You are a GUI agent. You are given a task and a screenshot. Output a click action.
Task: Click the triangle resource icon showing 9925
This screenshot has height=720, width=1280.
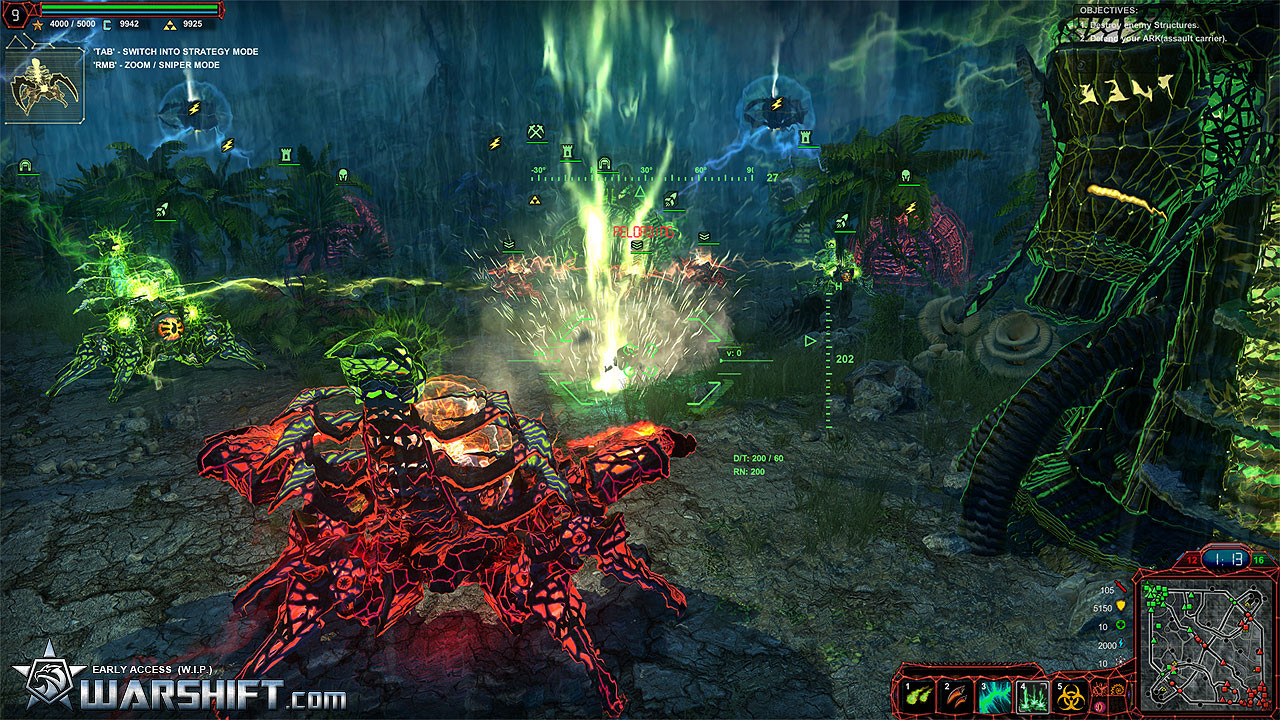pos(171,25)
